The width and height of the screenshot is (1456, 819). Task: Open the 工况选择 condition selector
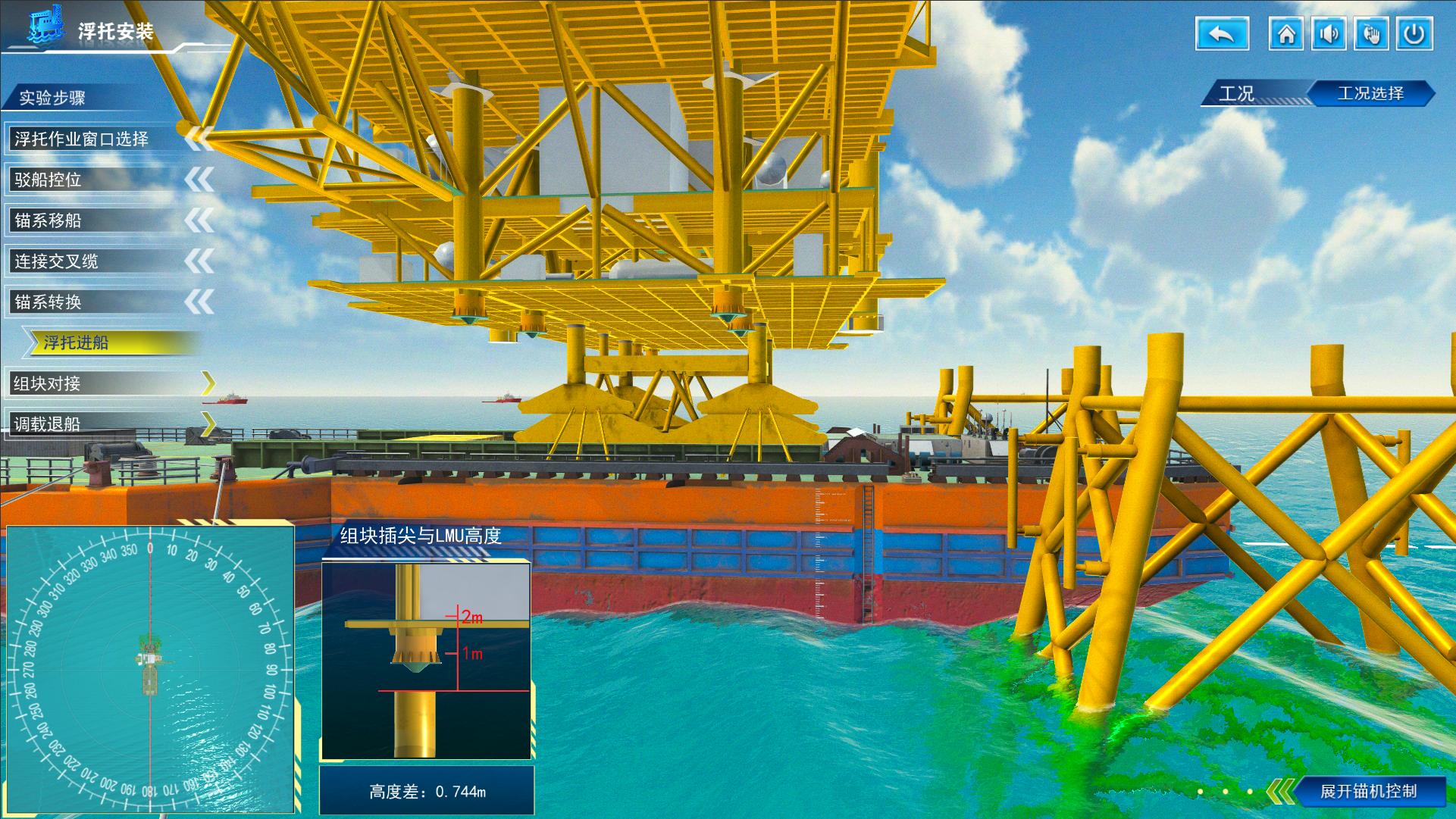click(x=1370, y=93)
